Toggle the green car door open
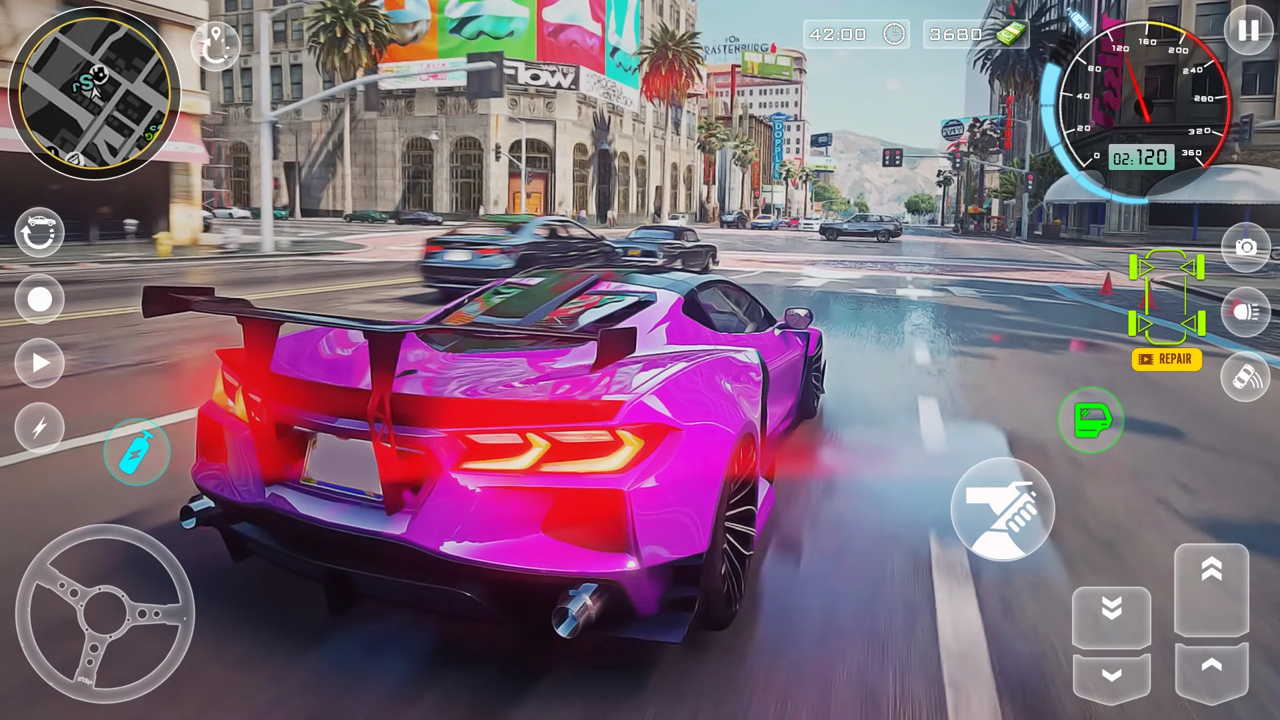The width and height of the screenshot is (1280, 720). [x=1090, y=420]
